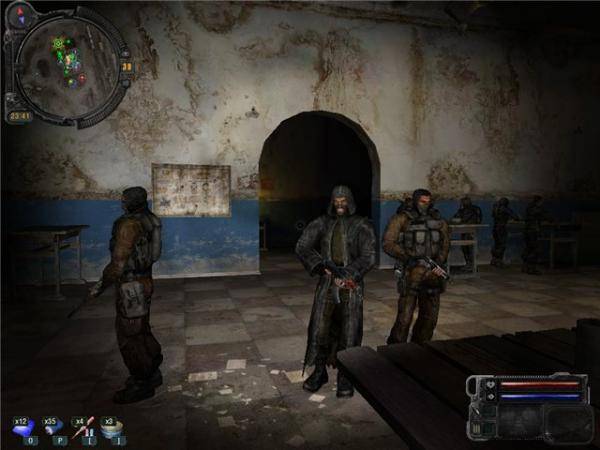Viewport: 600px width, 450px height.
Task: Click the green target marker on minimap
Action: (x=58, y=44)
